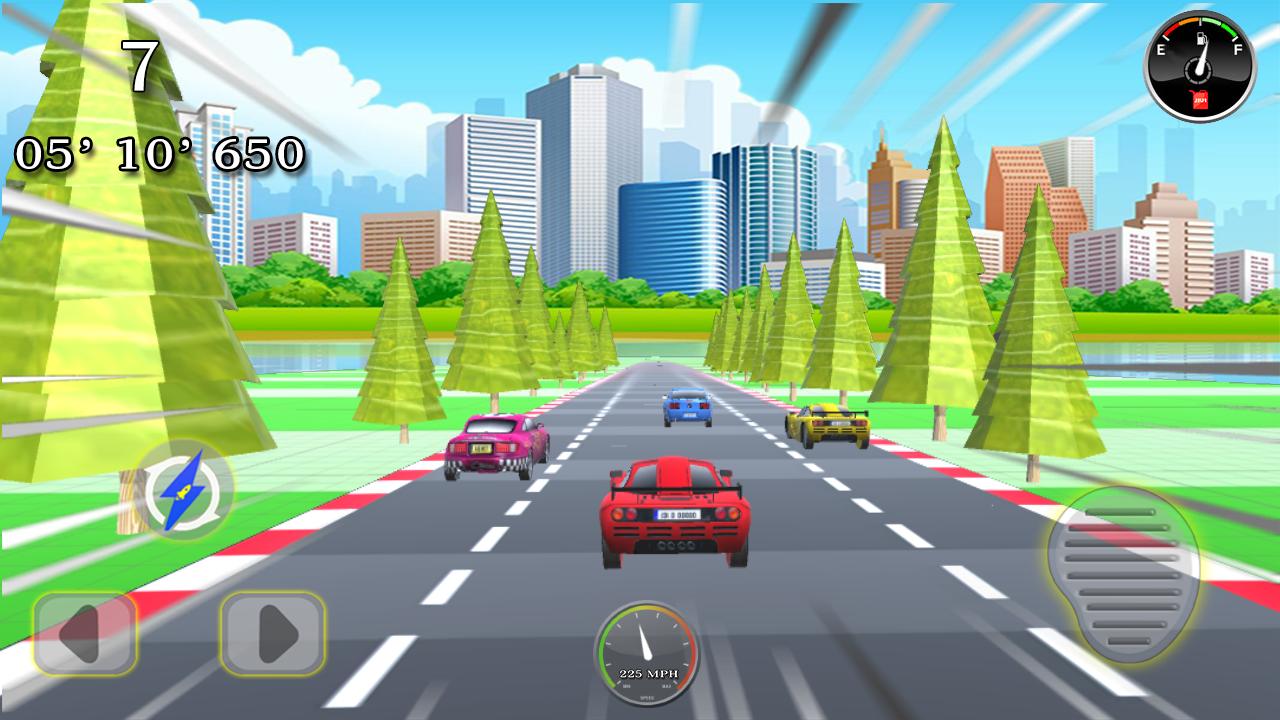Tap the E empty mark on the fuel gauge
Screen dimensions: 1280x720
coord(1161,49)
